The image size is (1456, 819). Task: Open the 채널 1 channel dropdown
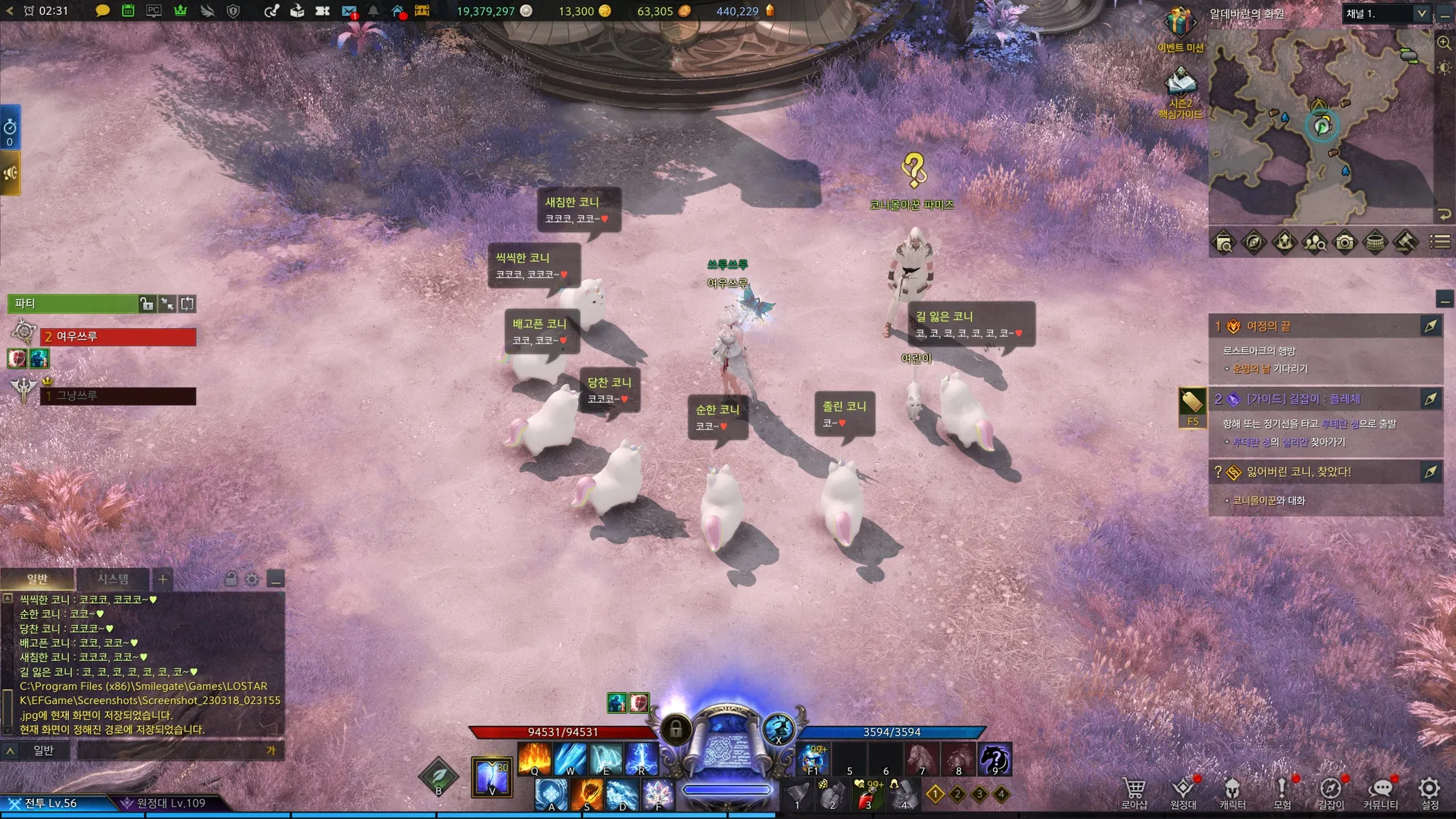point(1386,14)
